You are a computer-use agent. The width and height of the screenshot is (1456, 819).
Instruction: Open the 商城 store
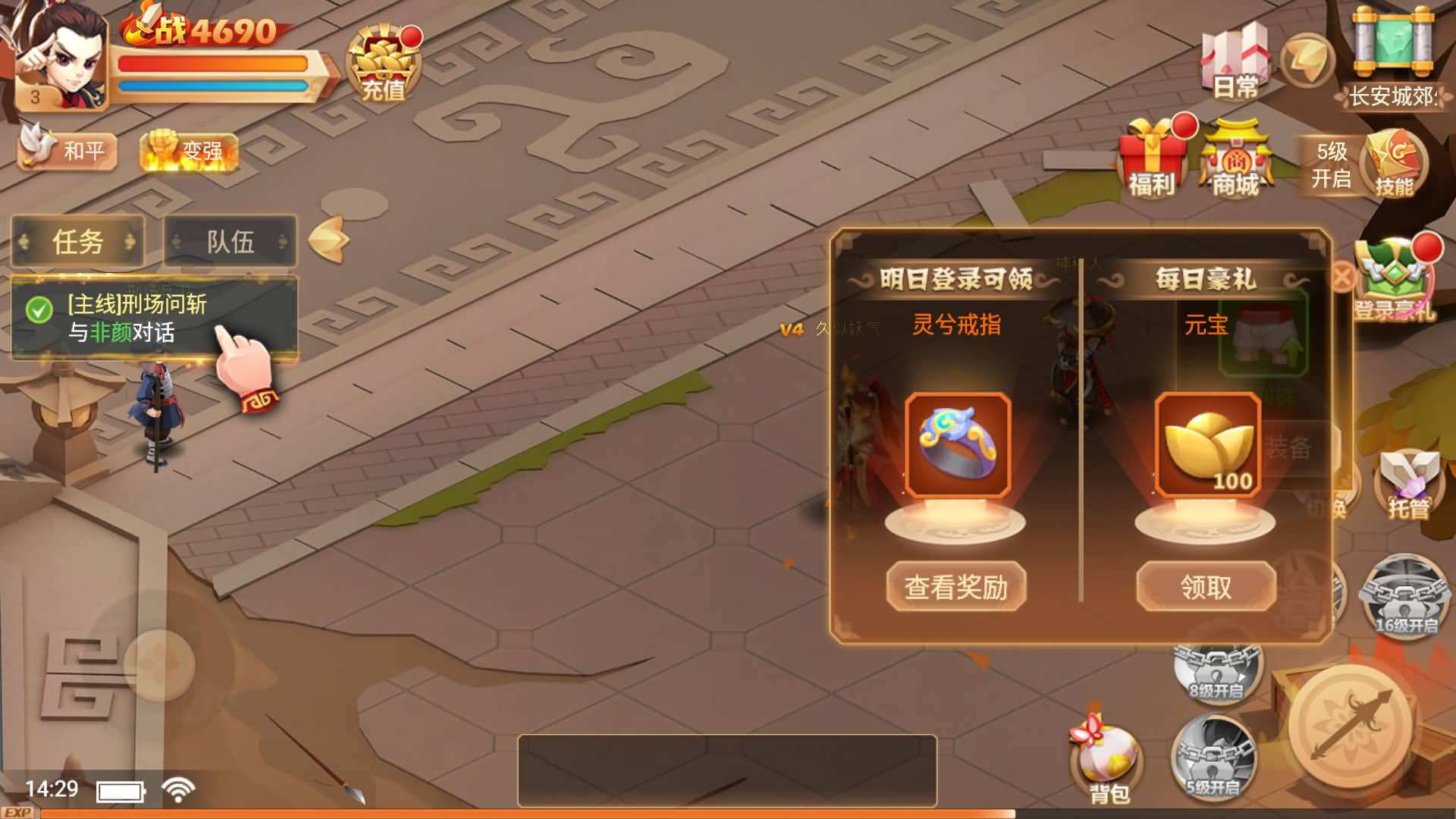pos(1236,161)
